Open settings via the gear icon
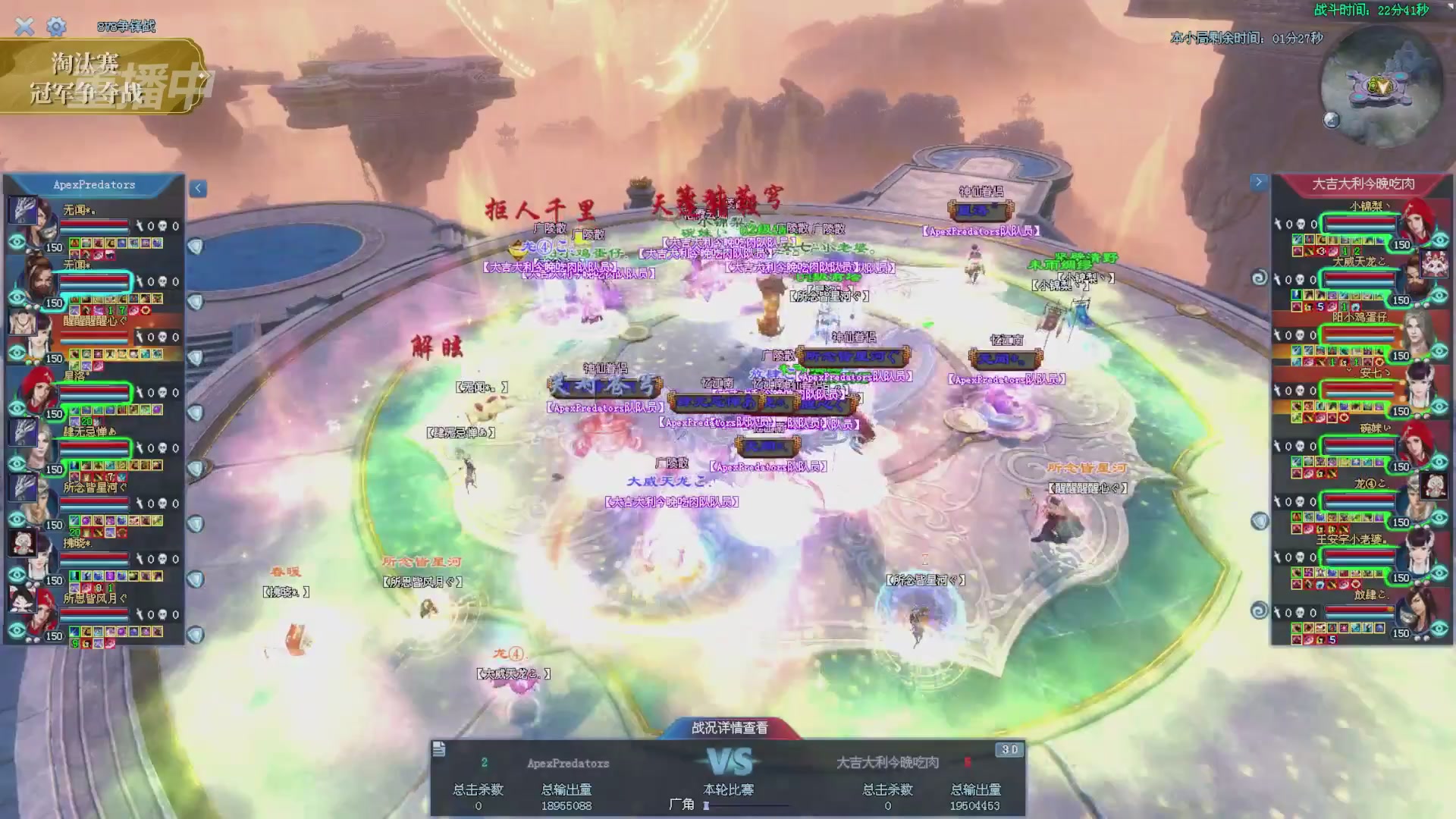This screenshot has height=819, width=1456. pyautogui.click(x=56, y=27)
